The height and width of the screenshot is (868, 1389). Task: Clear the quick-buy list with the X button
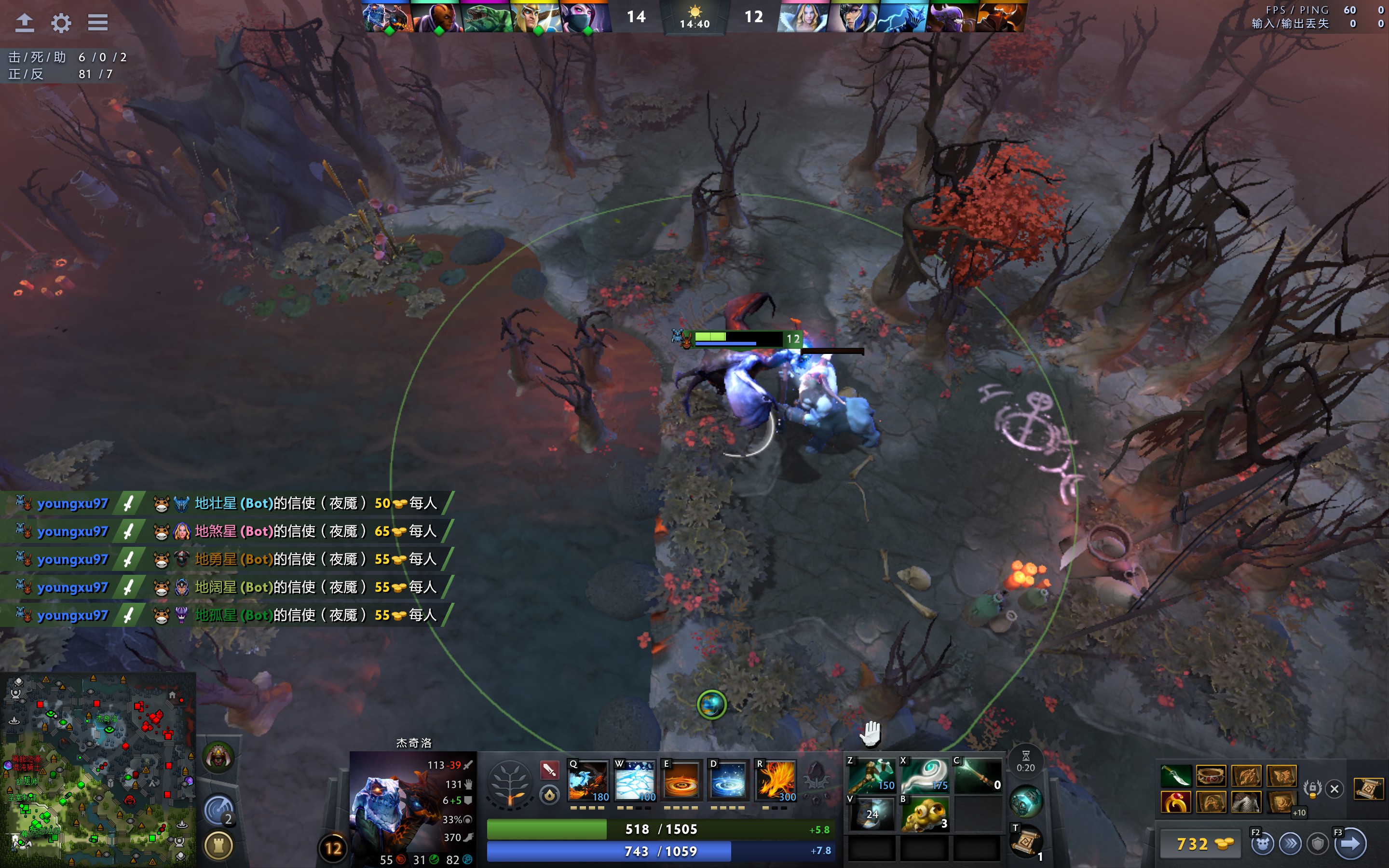point(1335,789)
